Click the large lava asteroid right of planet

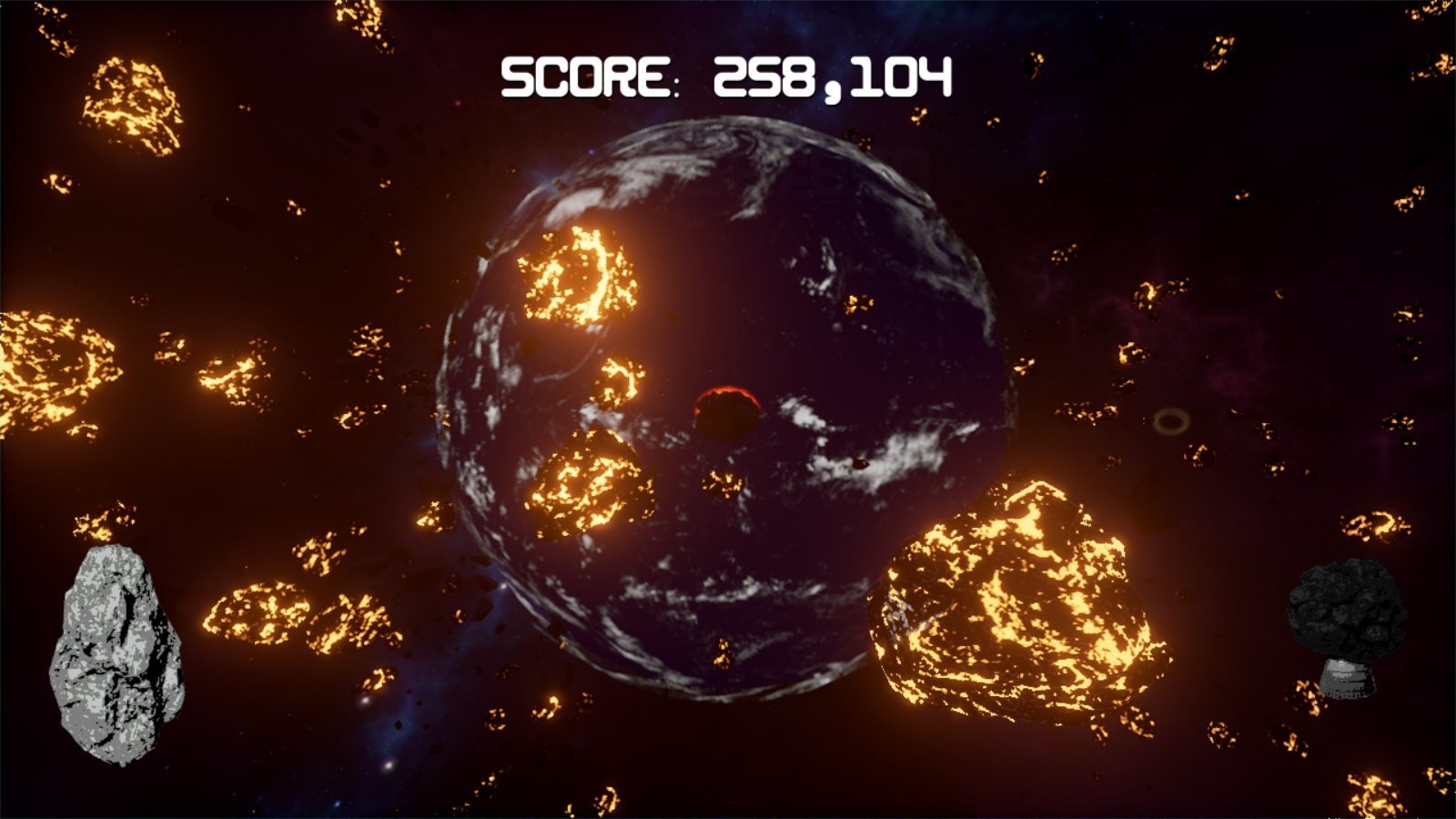pyautogui.click(x=1015, y=601)
